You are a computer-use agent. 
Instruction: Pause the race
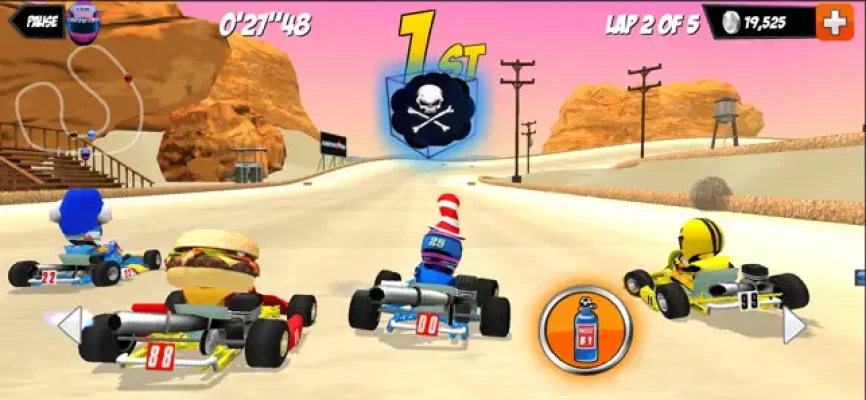pyautogui.click(x=40, y=20)
